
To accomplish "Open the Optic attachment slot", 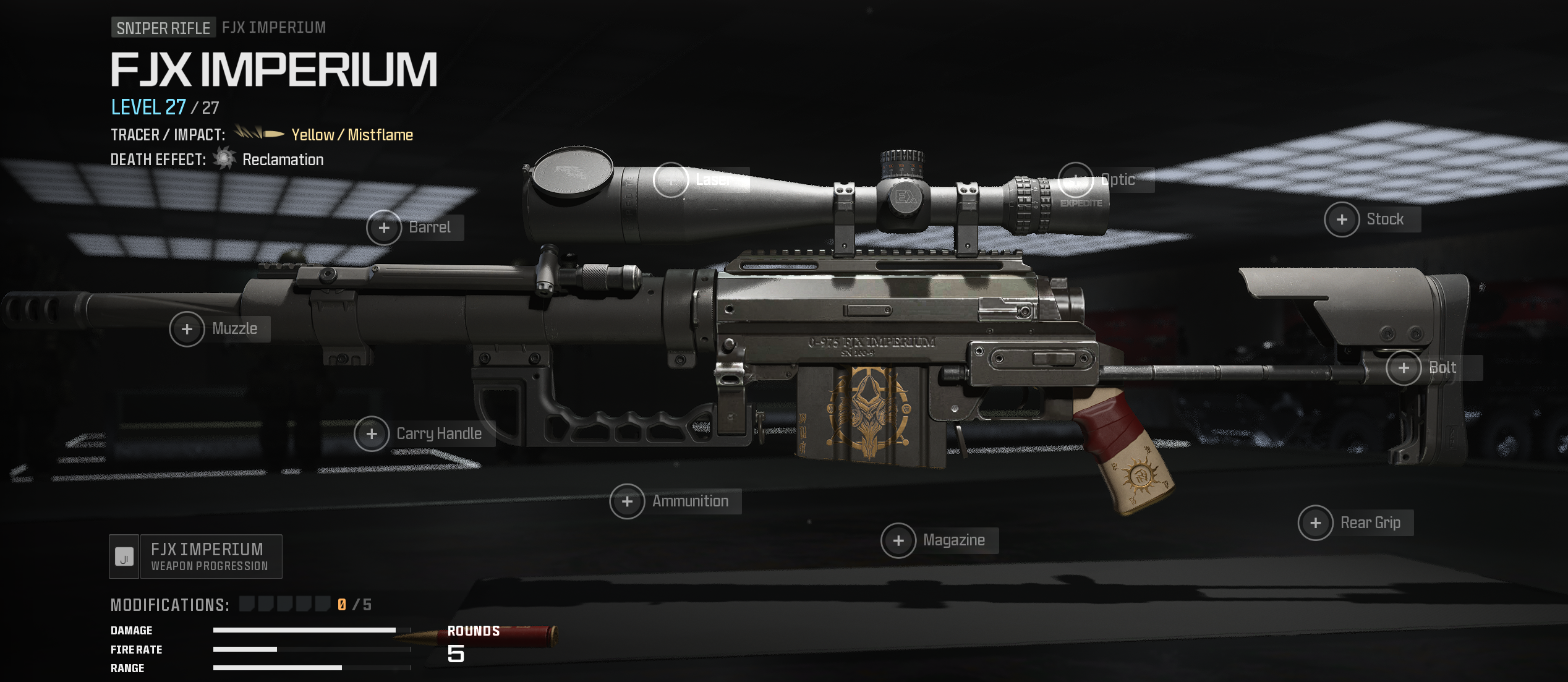I will 1076,181.
